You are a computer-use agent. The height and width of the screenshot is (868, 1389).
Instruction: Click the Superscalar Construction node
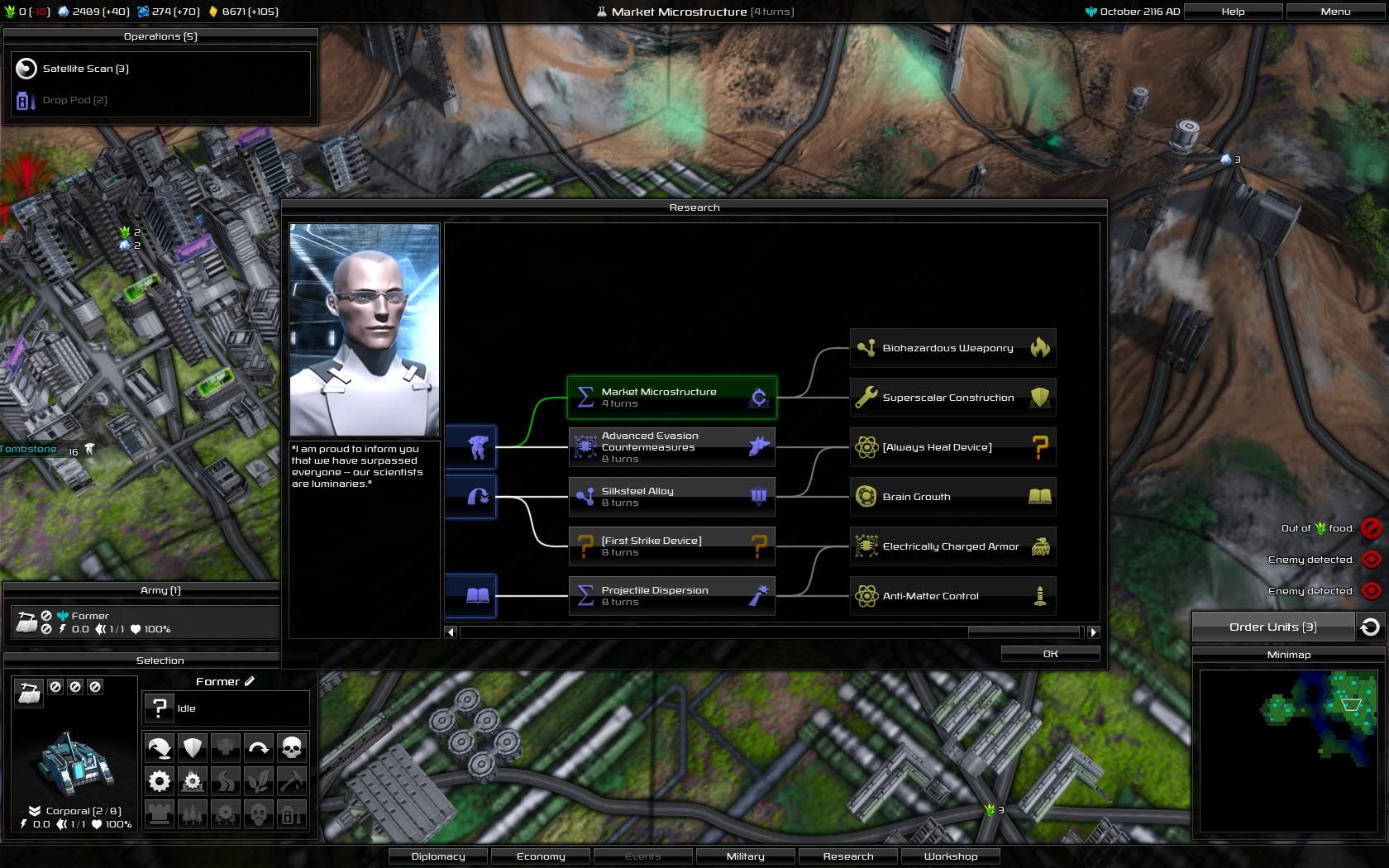click(x=952, y=398)
